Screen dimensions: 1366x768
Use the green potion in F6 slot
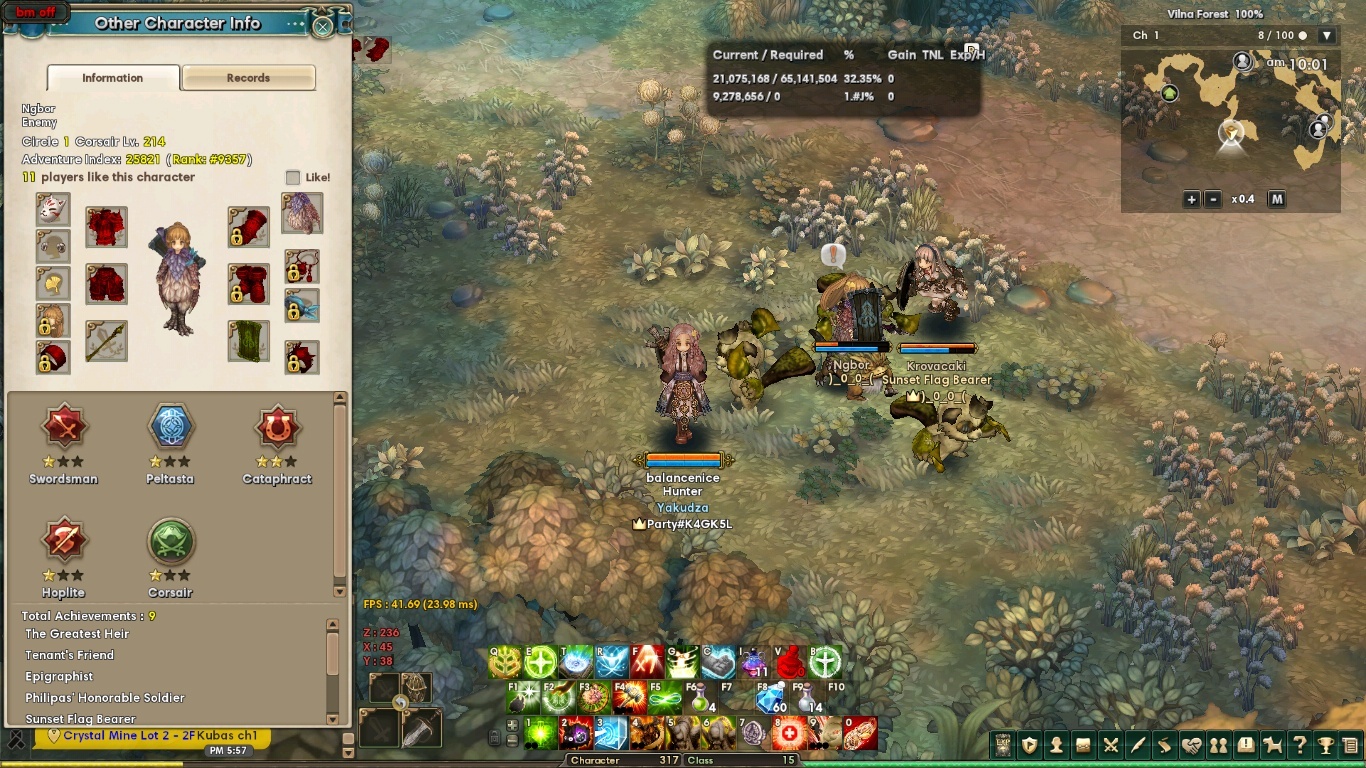[700, 696]
